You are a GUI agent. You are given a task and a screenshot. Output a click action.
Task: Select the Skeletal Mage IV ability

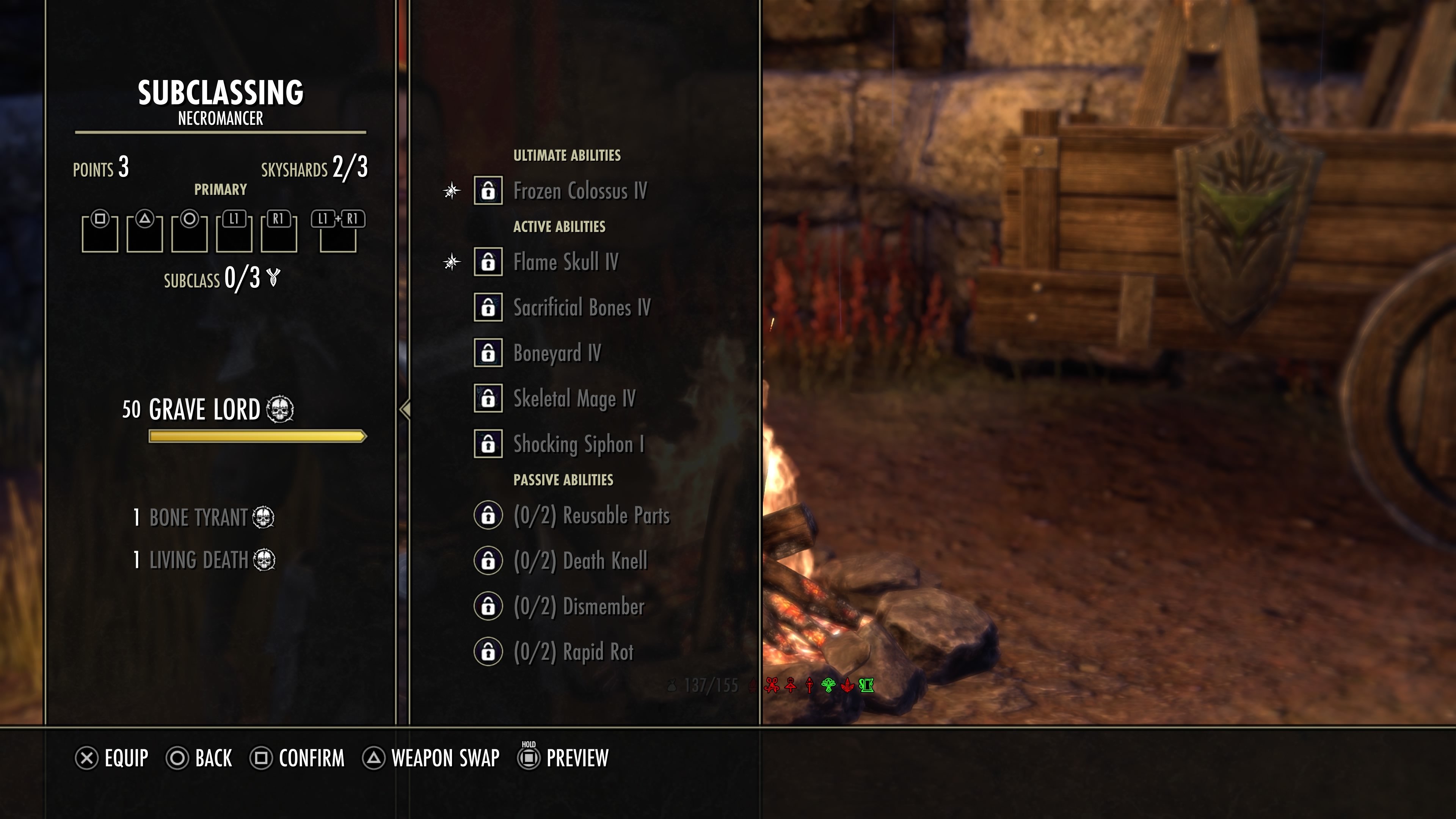574,399
